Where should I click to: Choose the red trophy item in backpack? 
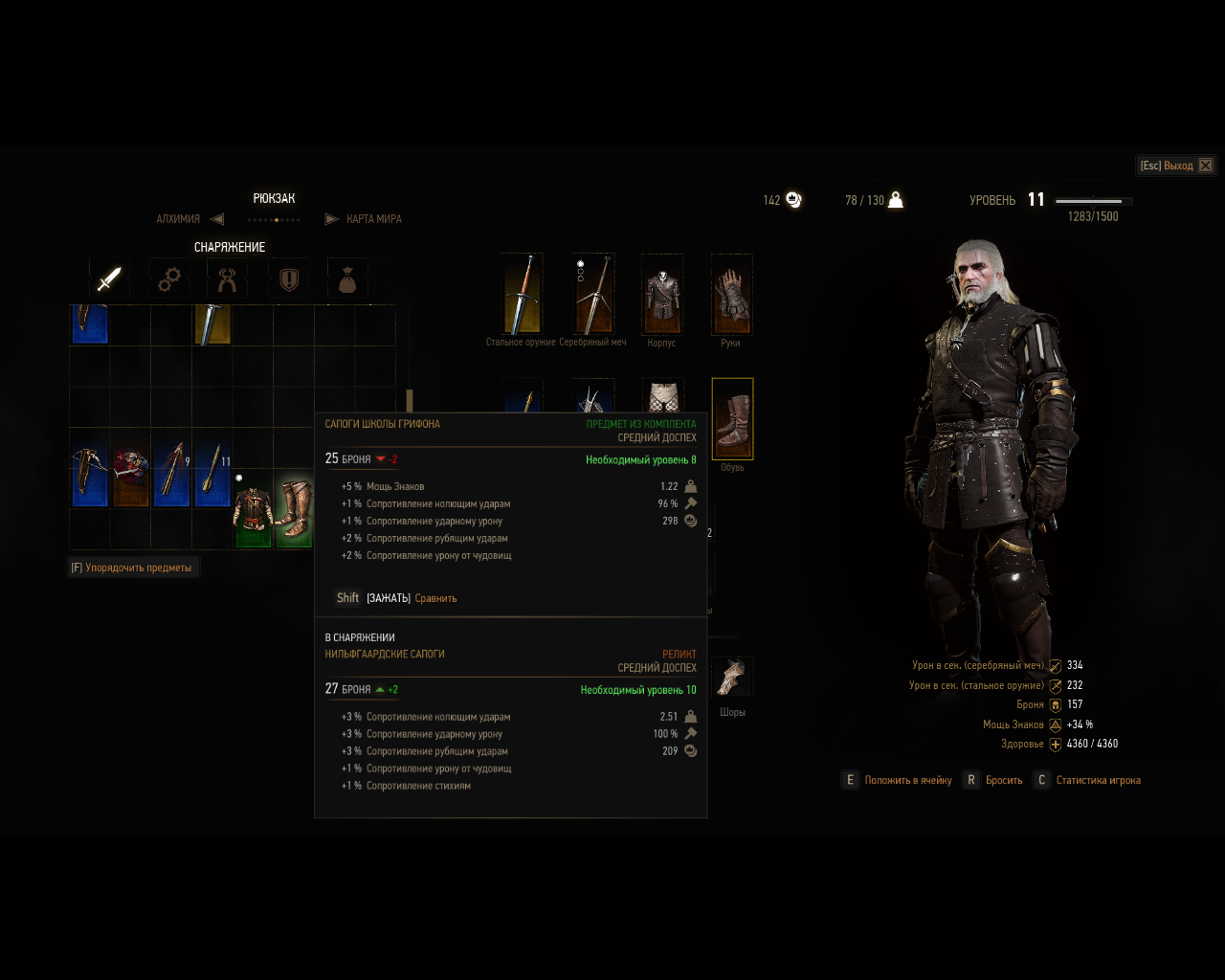(x=130, y=471)
